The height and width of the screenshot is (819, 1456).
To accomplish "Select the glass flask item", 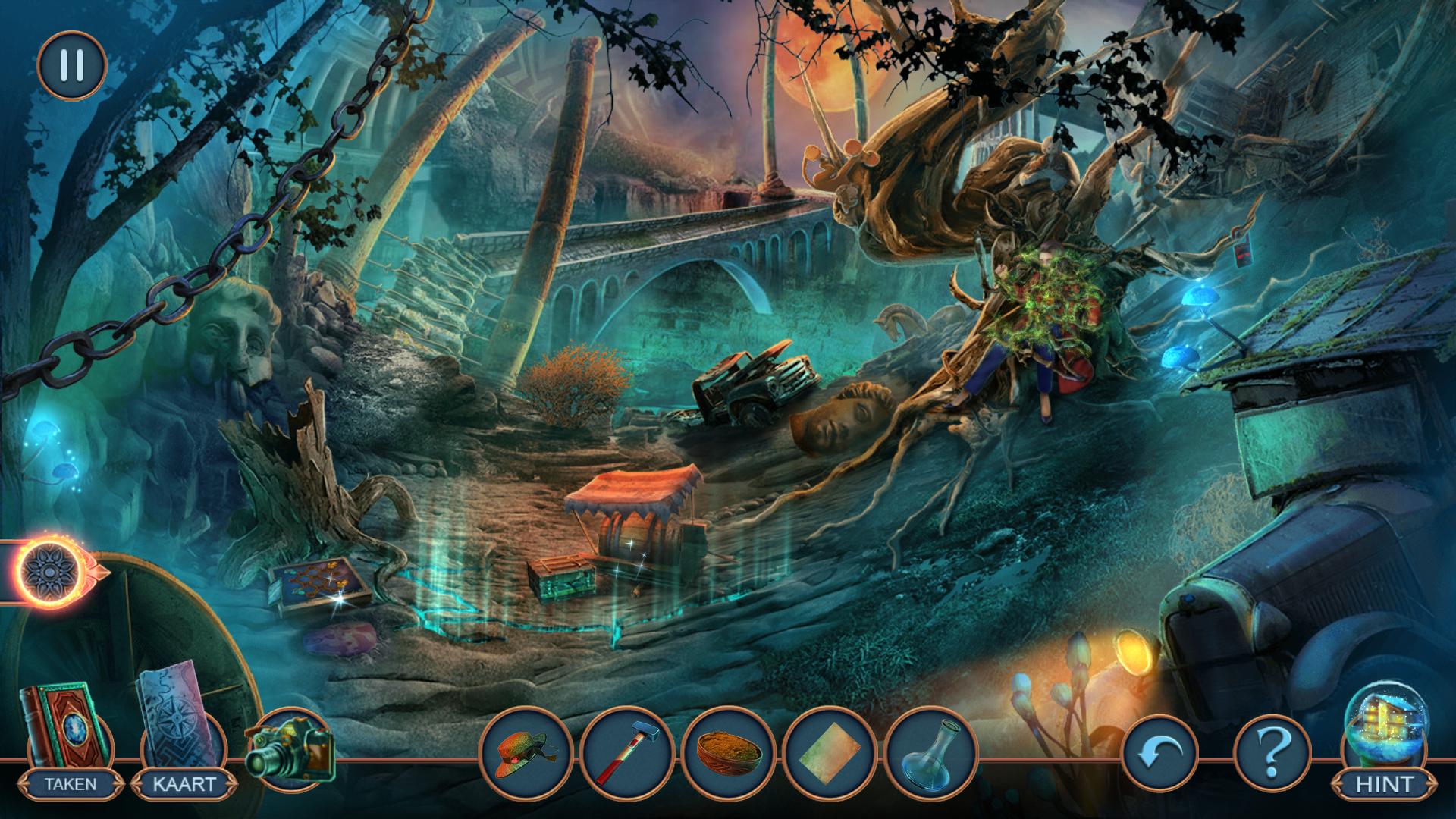I will tap(930, 752).
